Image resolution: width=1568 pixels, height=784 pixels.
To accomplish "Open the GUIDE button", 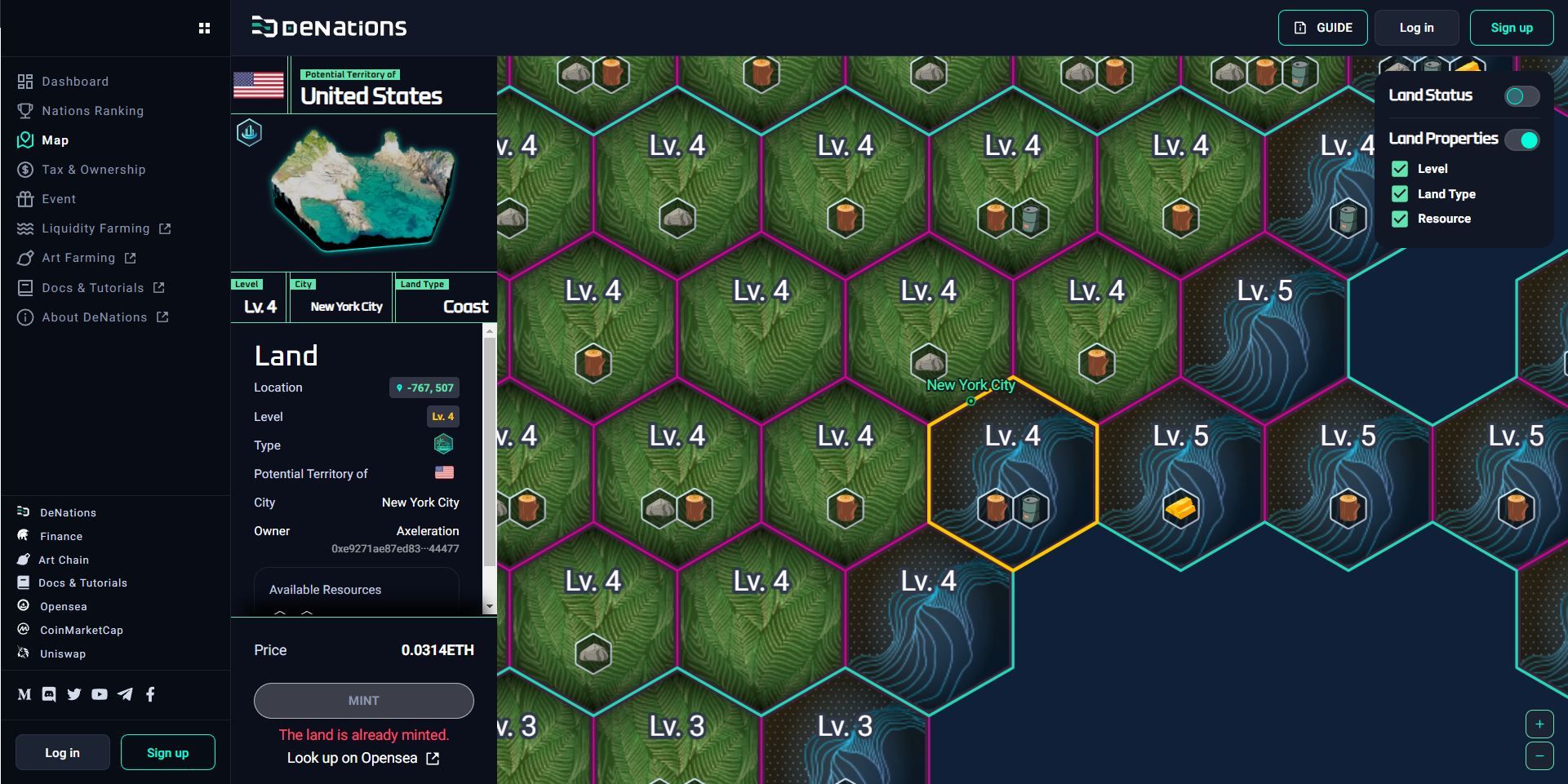I will point(1322,28).
